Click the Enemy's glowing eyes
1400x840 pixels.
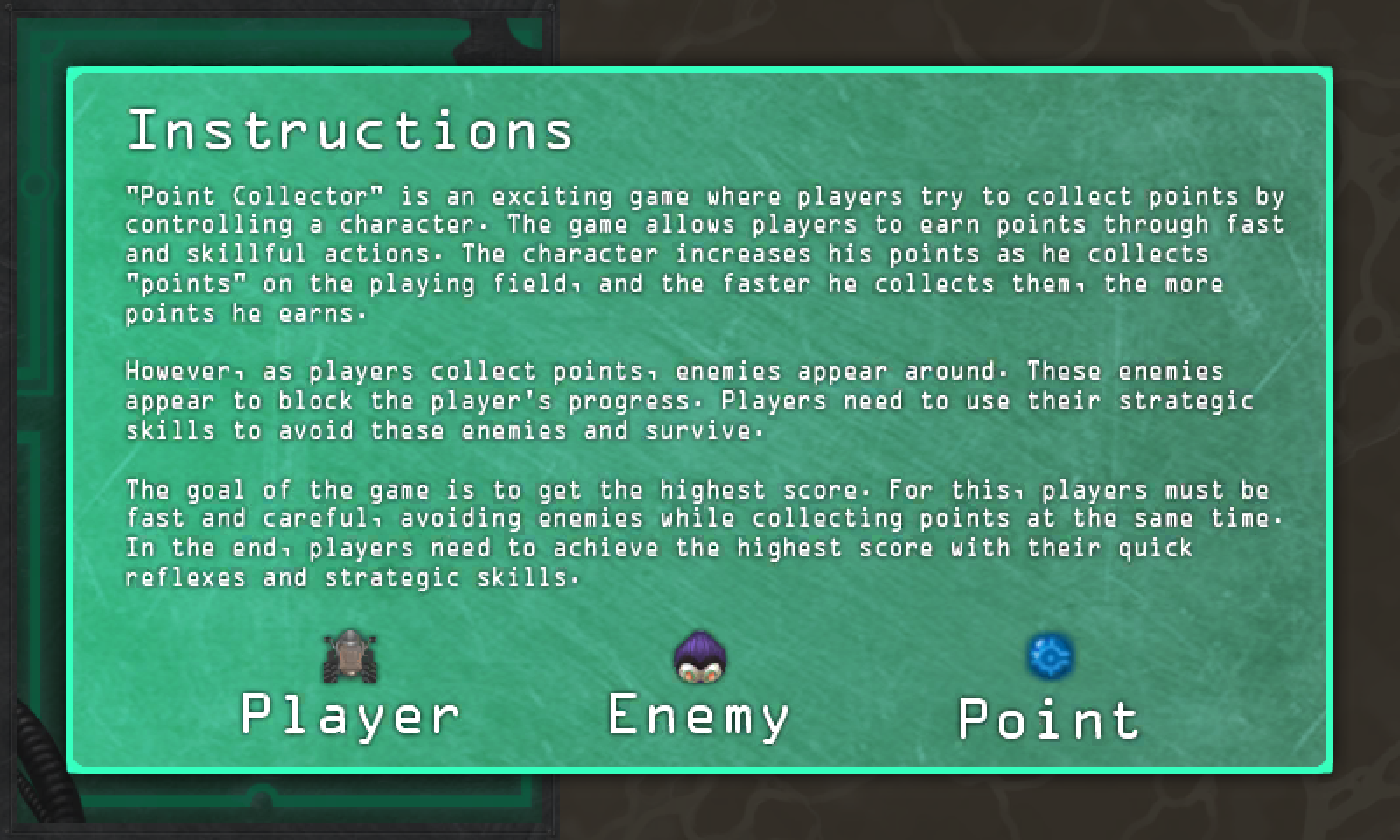click(x=698, y=669)
